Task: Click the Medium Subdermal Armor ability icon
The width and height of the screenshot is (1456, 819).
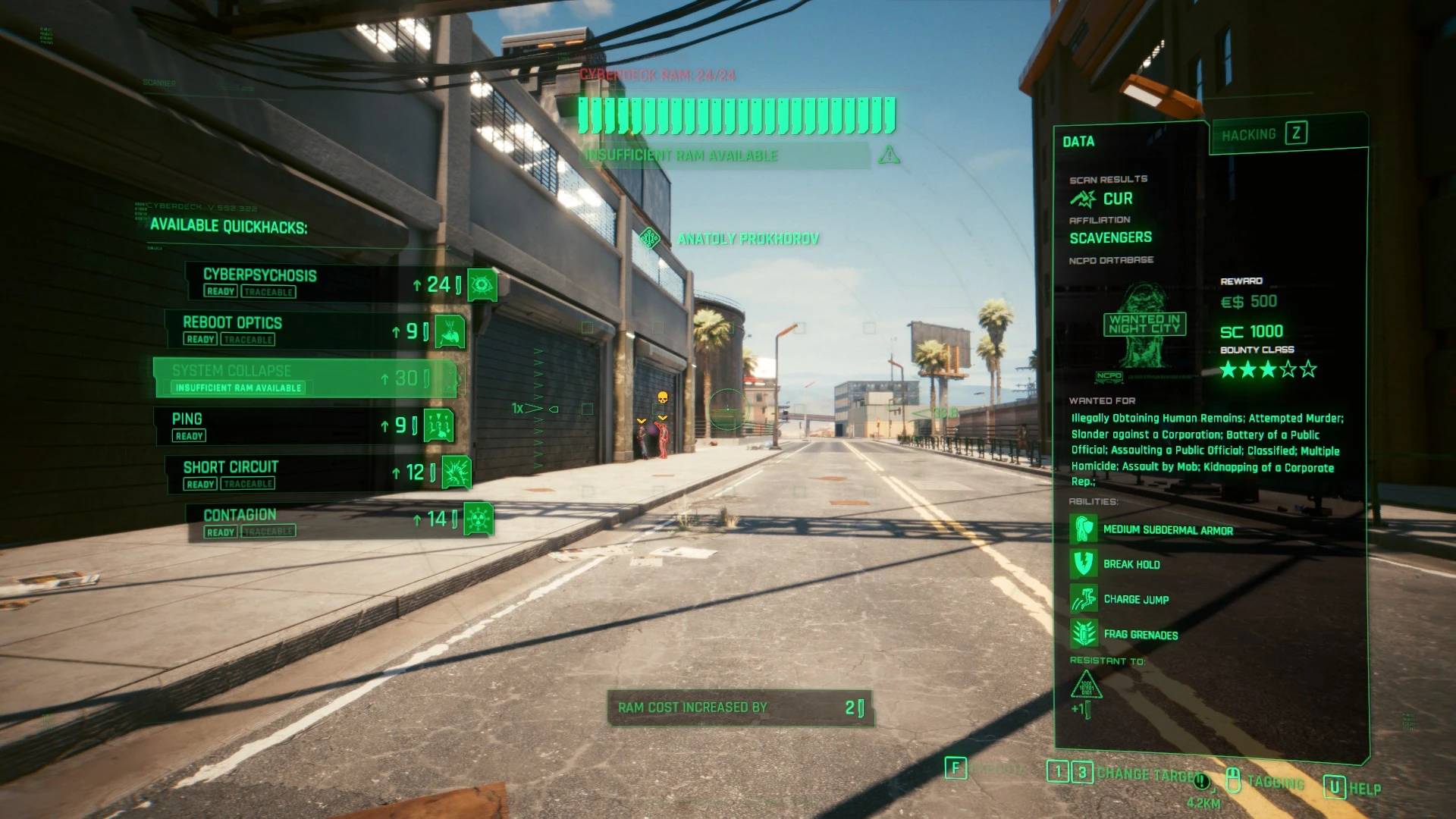Action: coord(1084,529)
